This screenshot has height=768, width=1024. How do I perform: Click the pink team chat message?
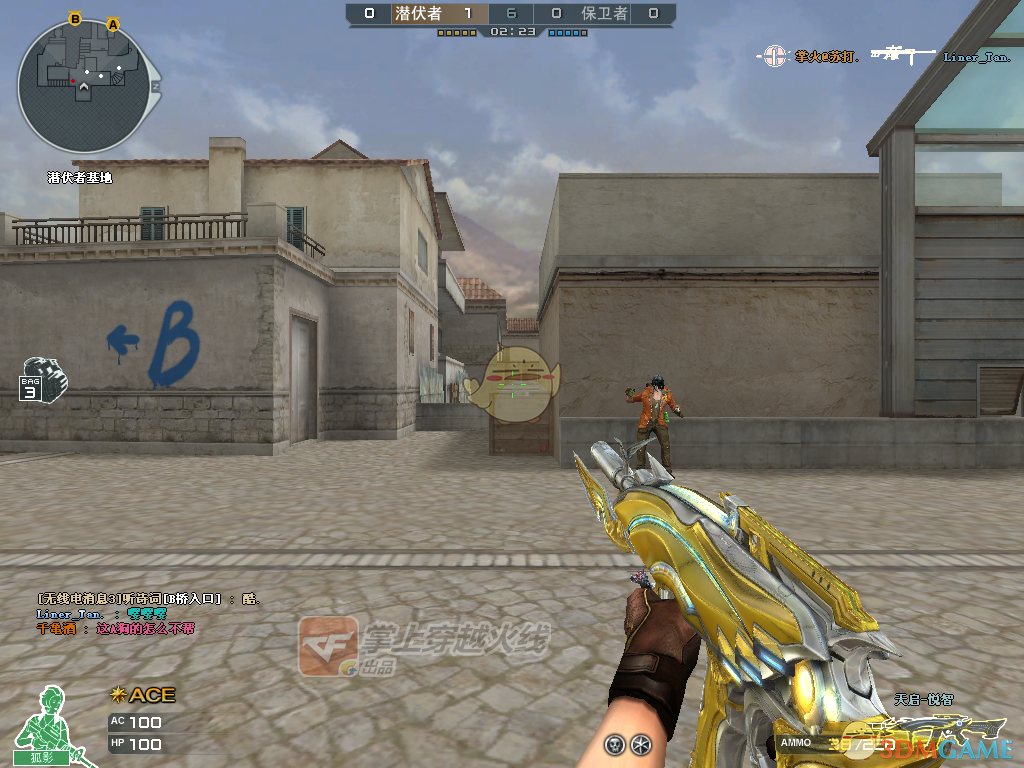click(x=115, y=628)
